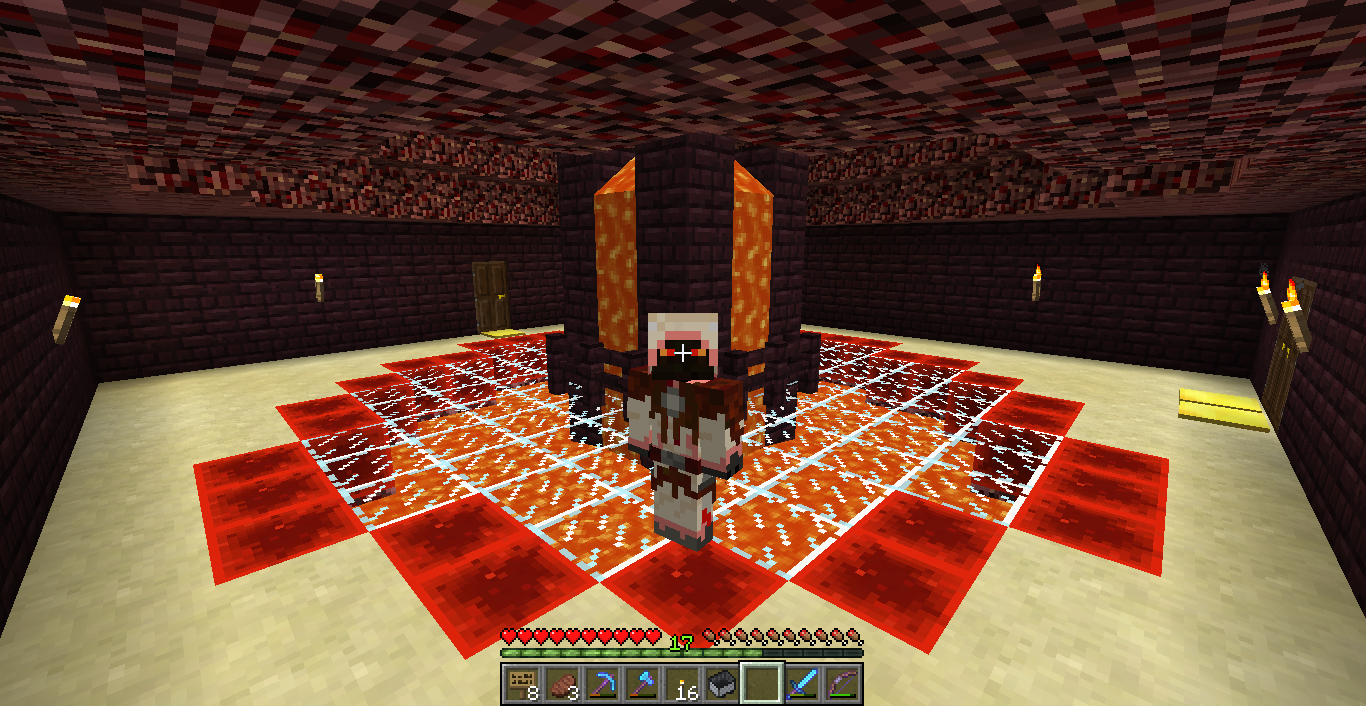This screenshot has width=1366, height=706.
Task: Equip the enchanted bow
Action: click(842, 684)
